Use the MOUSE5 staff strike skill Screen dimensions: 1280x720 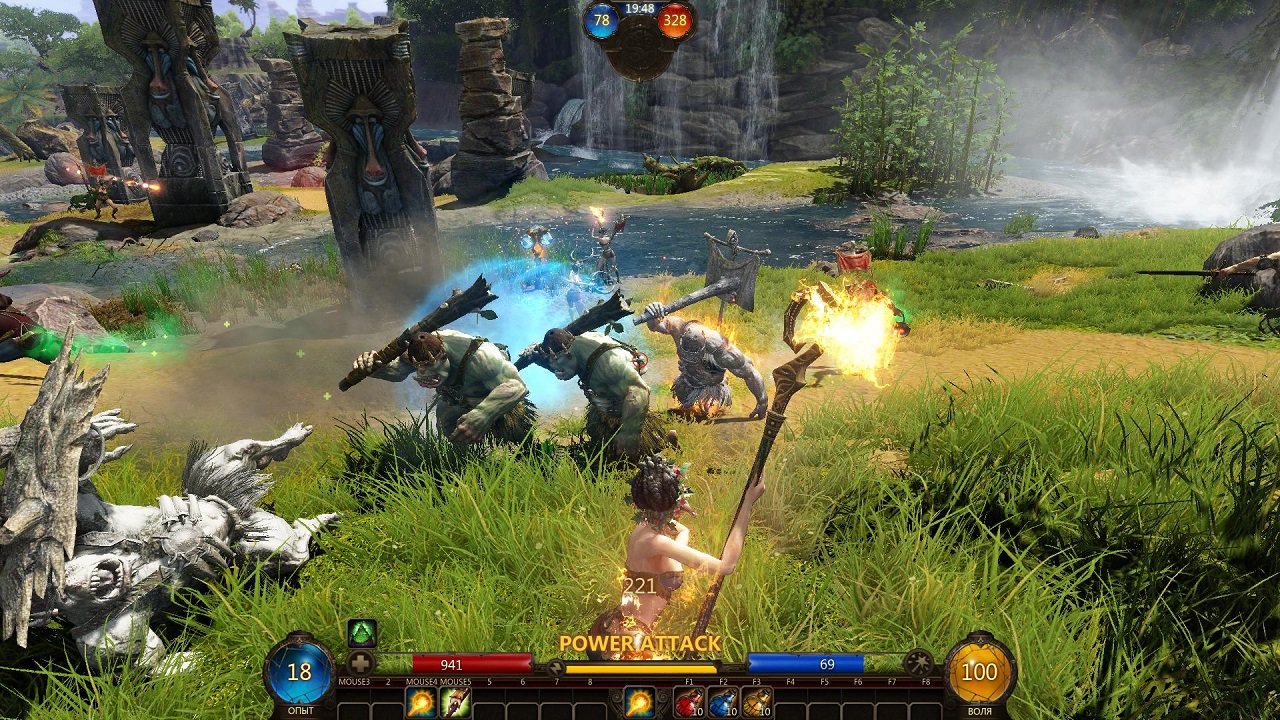click(x=455, y=703)
